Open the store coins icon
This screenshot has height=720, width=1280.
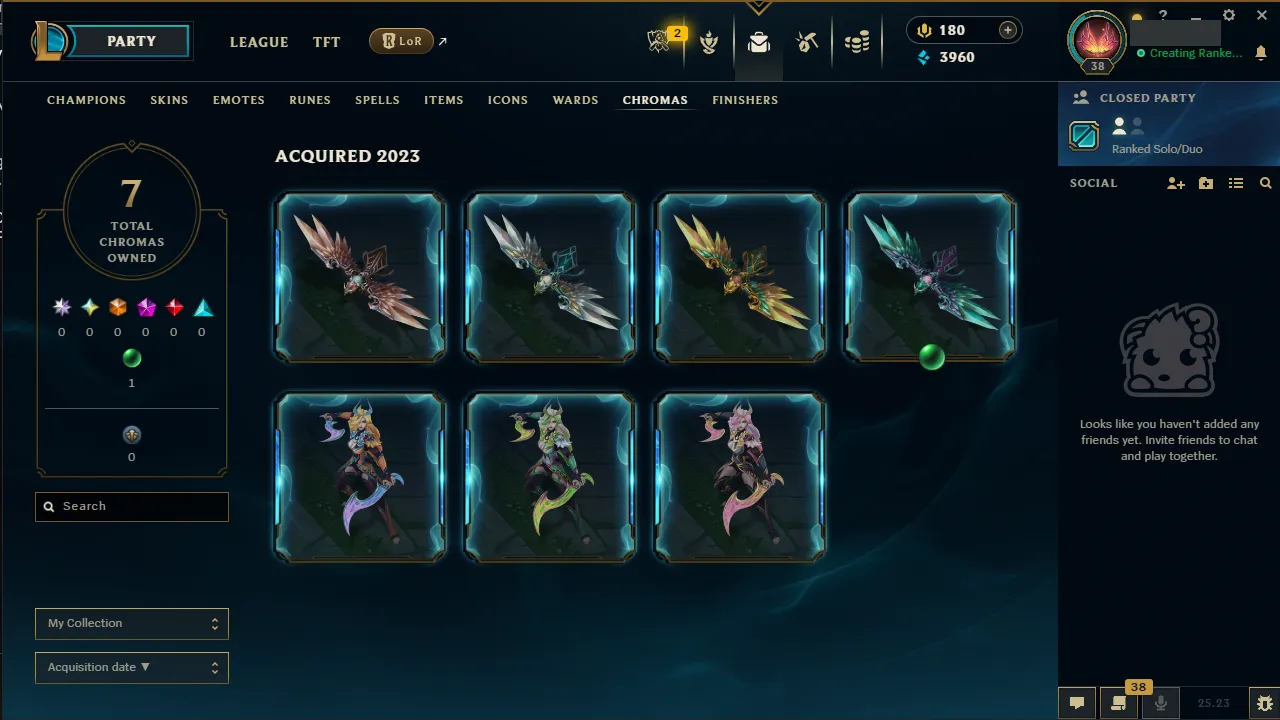tap(856, 42)
